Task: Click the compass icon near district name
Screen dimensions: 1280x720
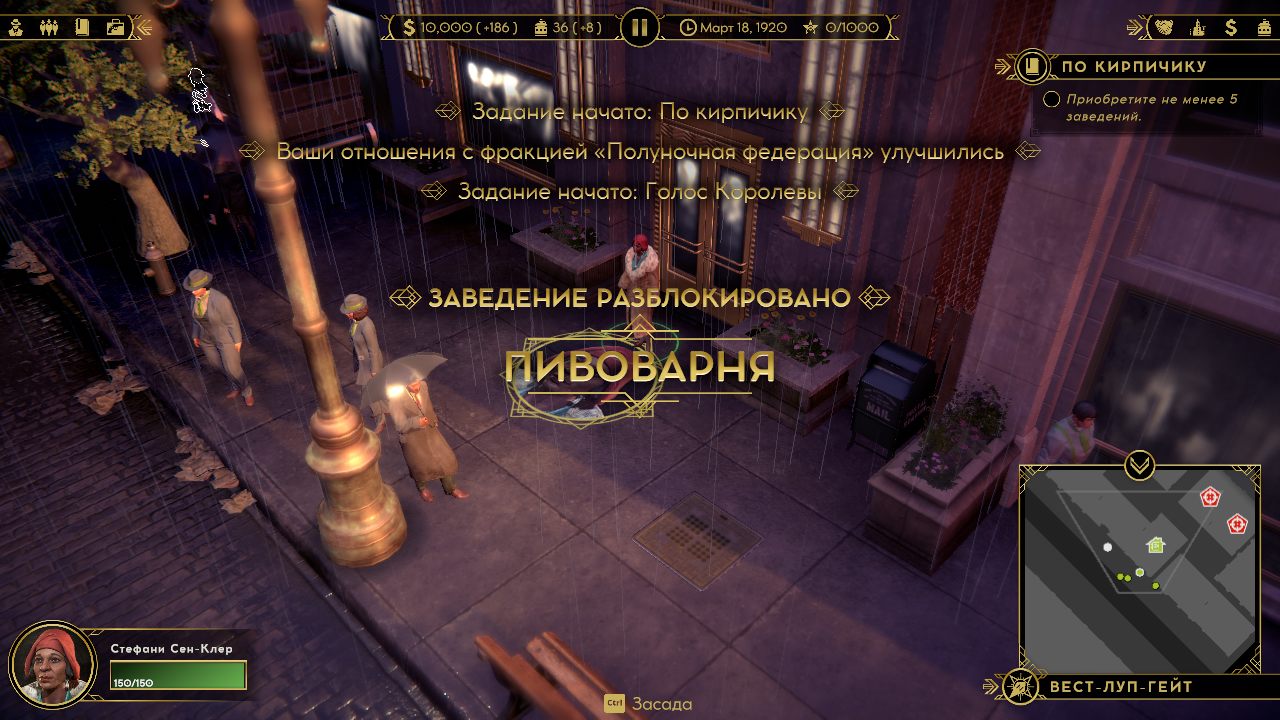Action: click(x=1022, y=688)
